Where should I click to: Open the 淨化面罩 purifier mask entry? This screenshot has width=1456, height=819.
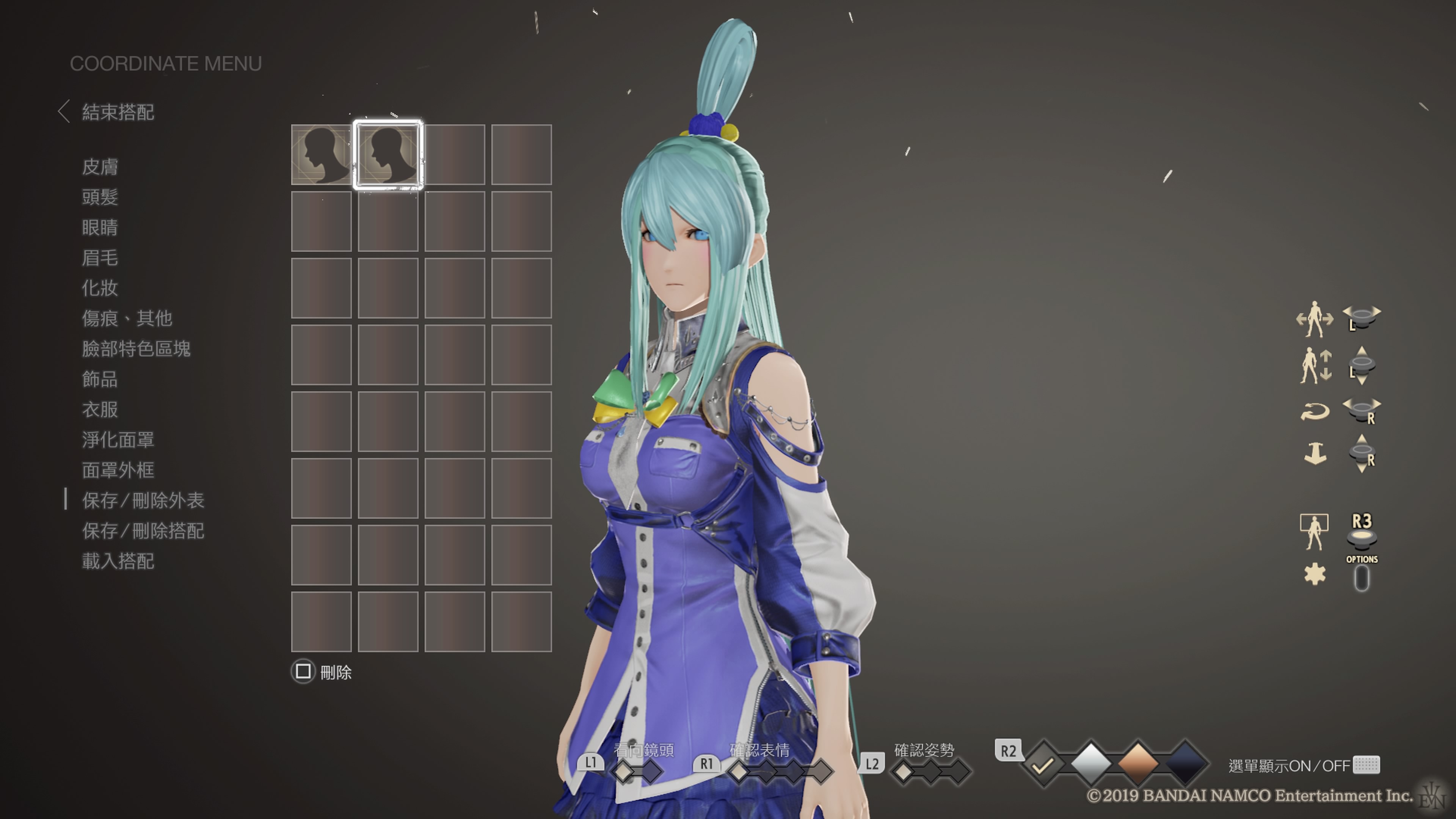pos(118,440)
